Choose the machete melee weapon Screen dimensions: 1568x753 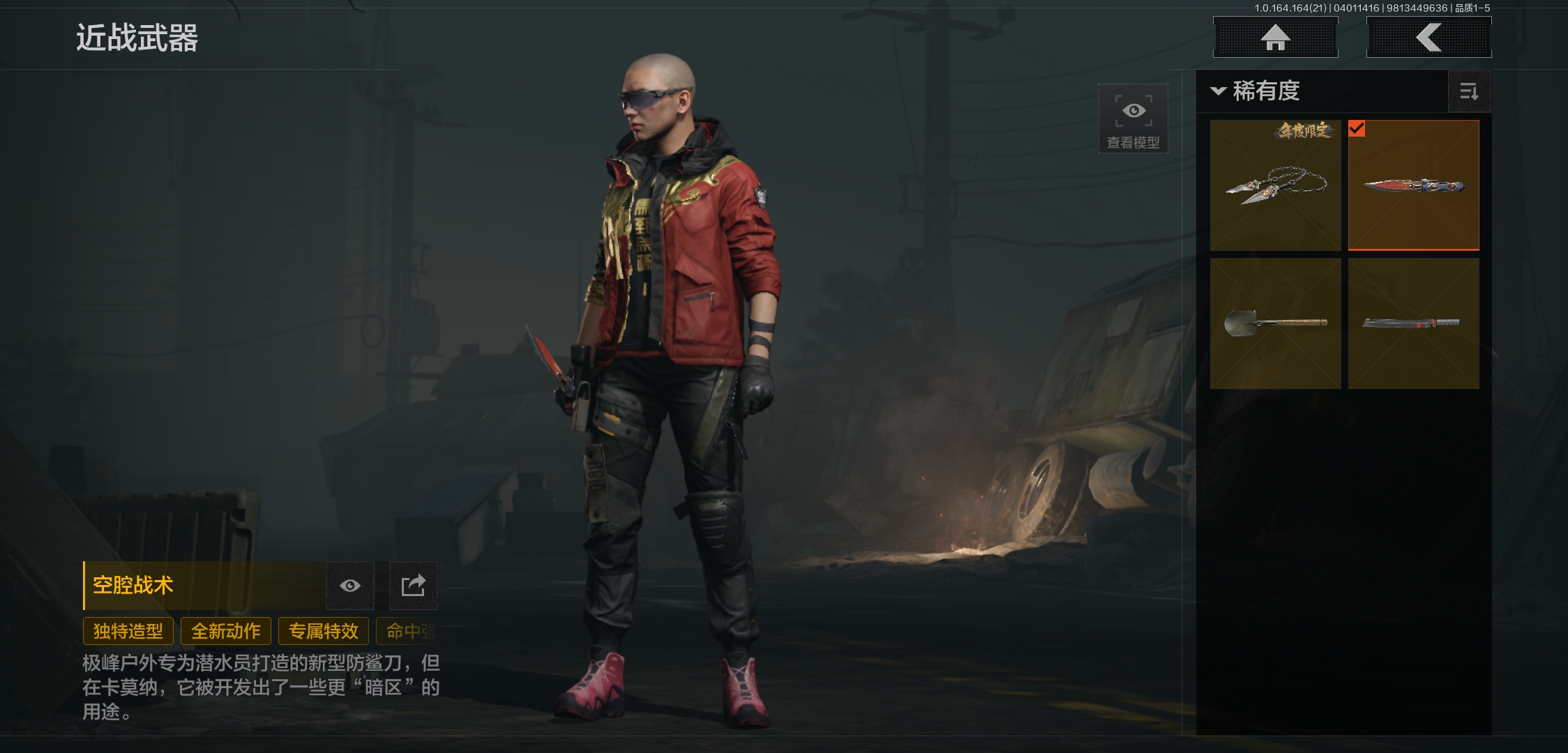1413,324
